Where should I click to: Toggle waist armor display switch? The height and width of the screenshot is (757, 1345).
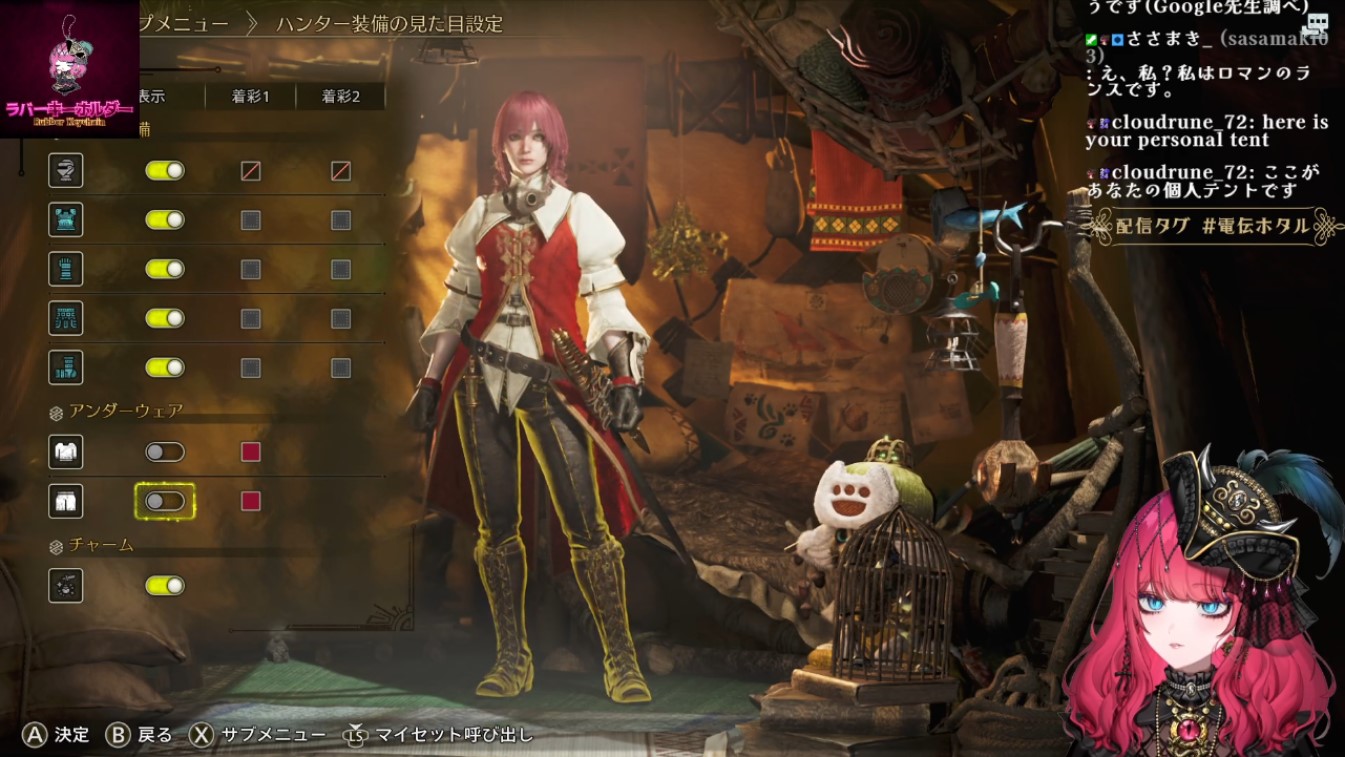(x=165, y=318)
